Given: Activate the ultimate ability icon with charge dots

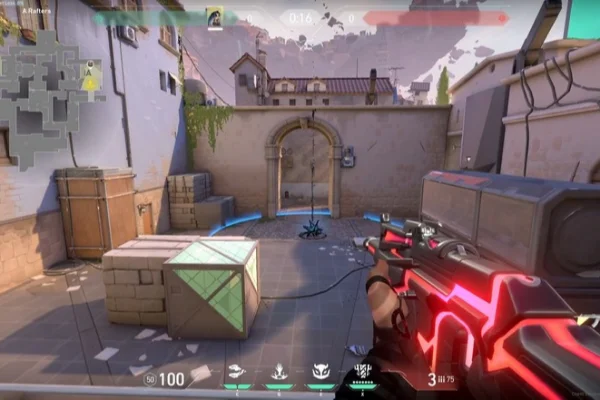Looking at the screenshot, I should pyautogui.click(x=364, y=372).
